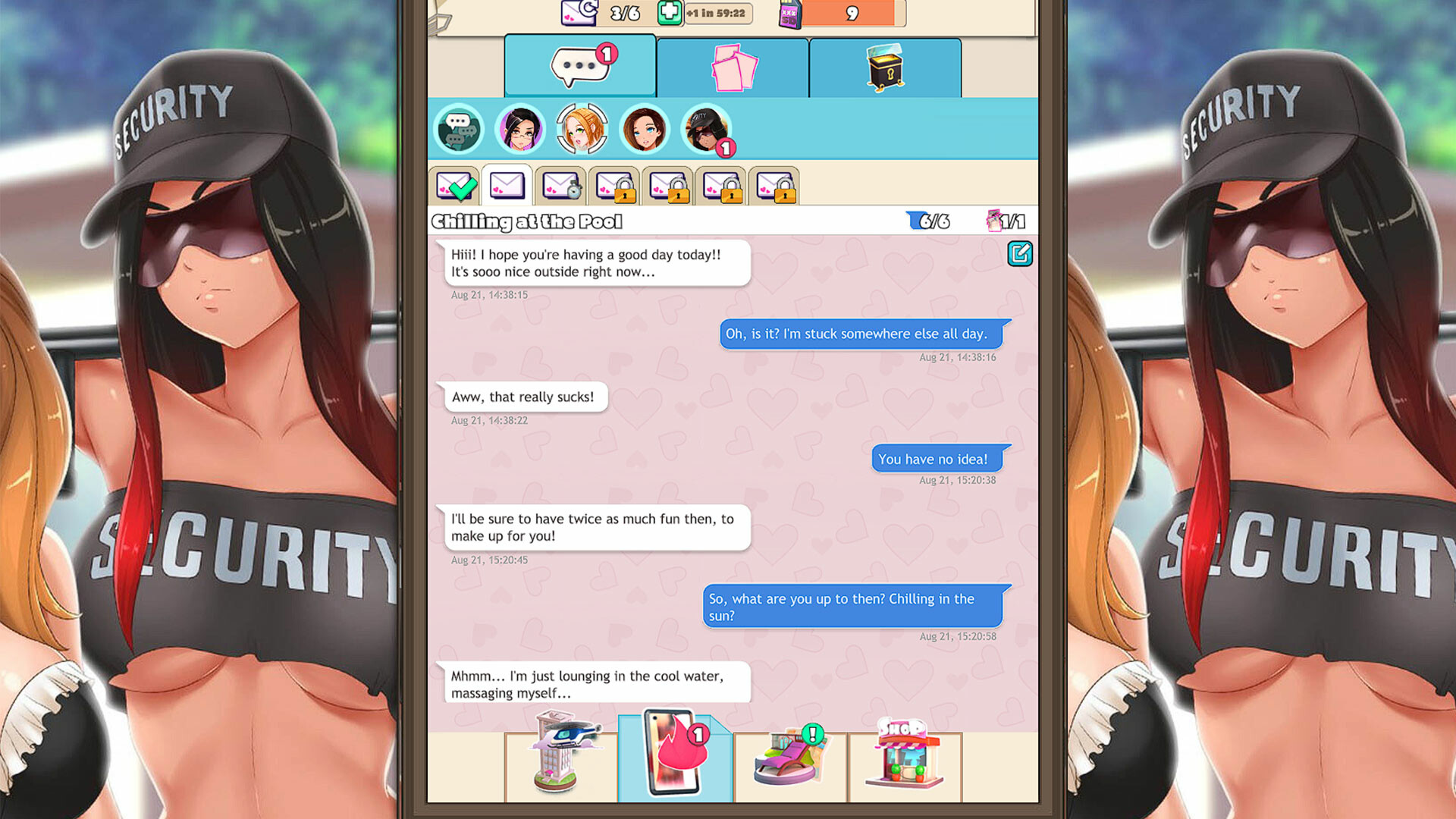The height and width of the screenshot is (819, 1456).
Task: Click the compose reply icon in chat
Action: pos(1020,255)
